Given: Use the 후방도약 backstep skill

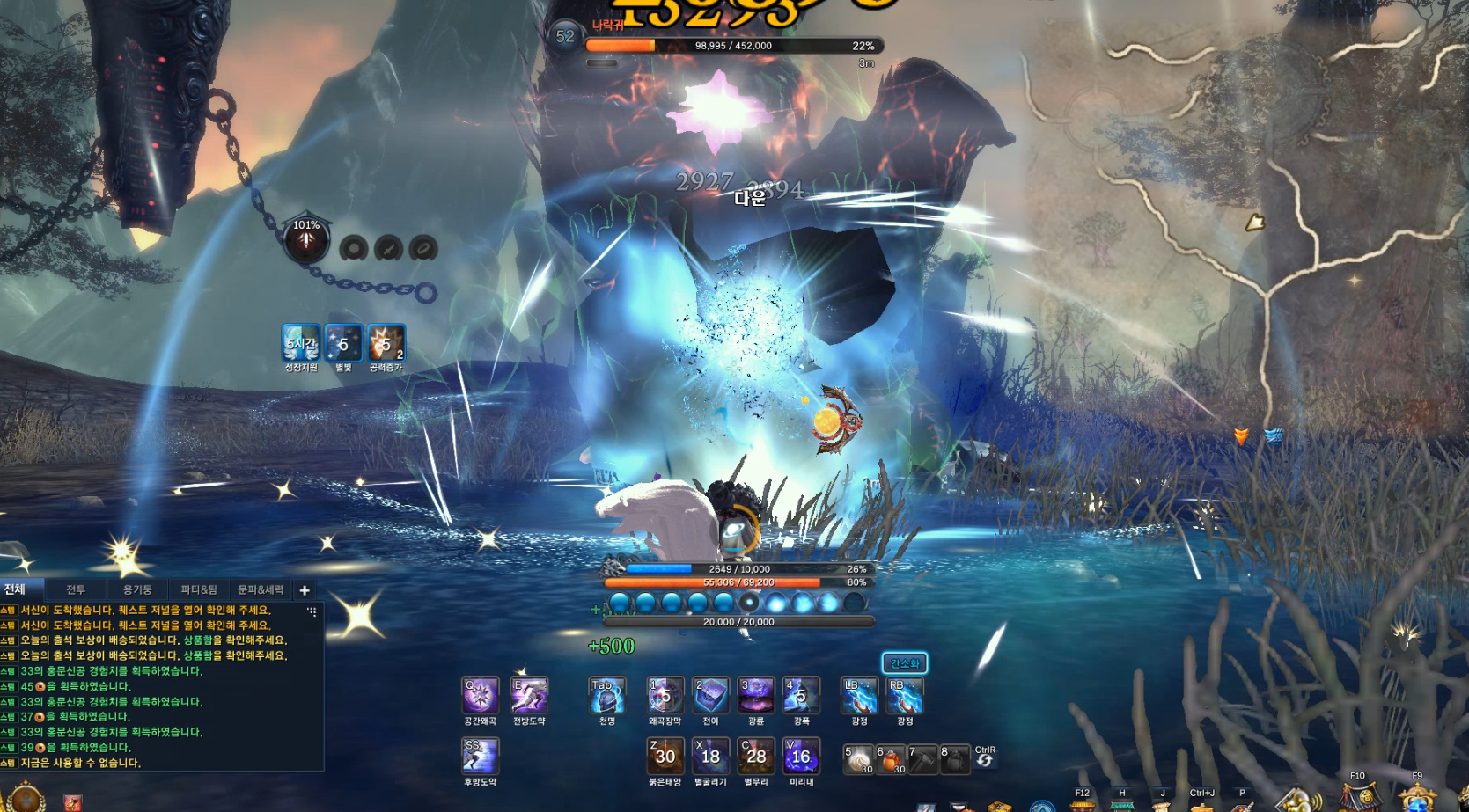Looking at the screenshot, I should click(x=481, y=757).
